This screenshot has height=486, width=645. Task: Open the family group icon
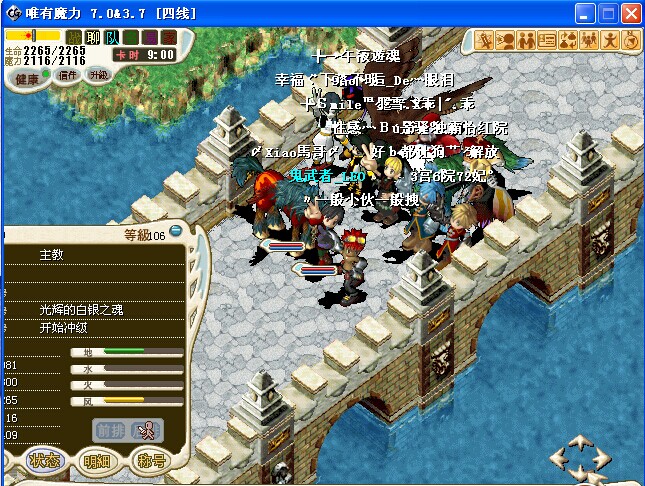click(x=589, y=40)
